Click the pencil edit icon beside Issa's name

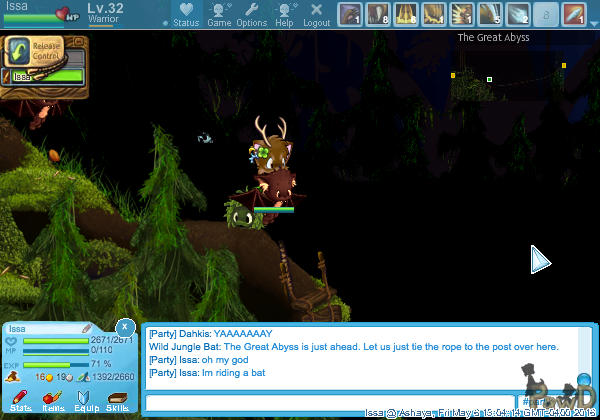87,328
